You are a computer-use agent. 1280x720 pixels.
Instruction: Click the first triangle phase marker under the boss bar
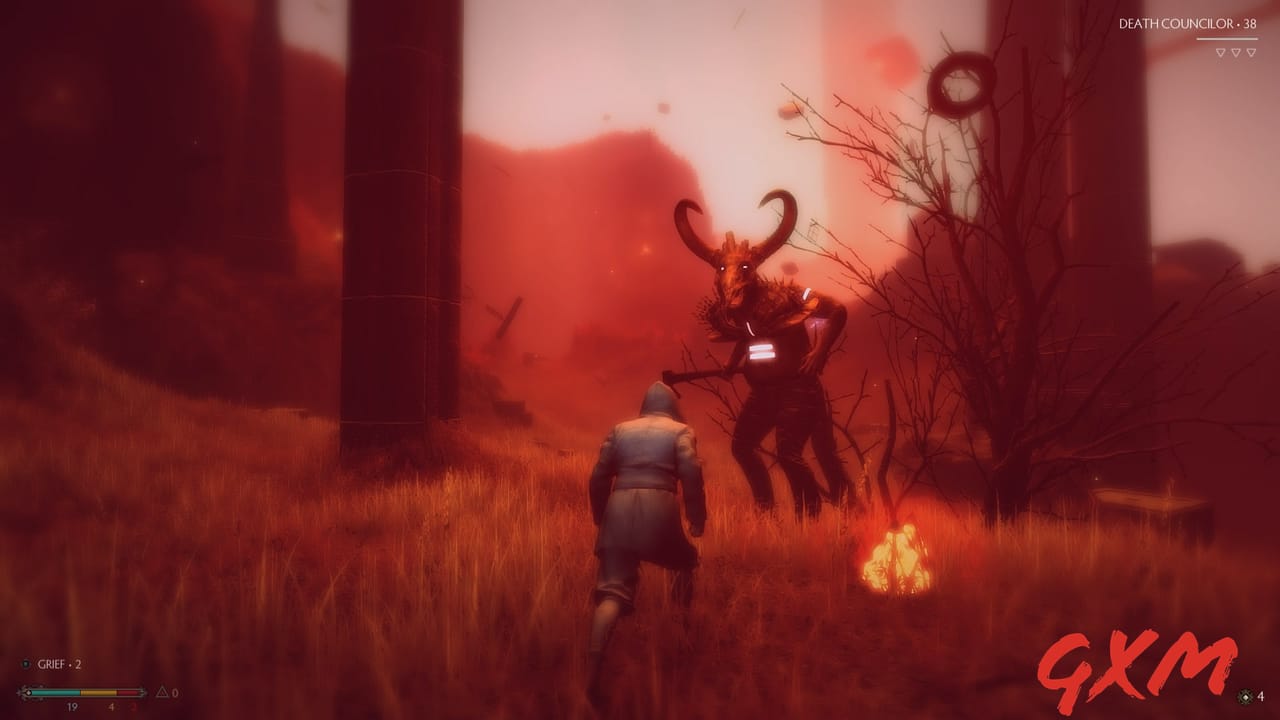tap(1221, 52)
